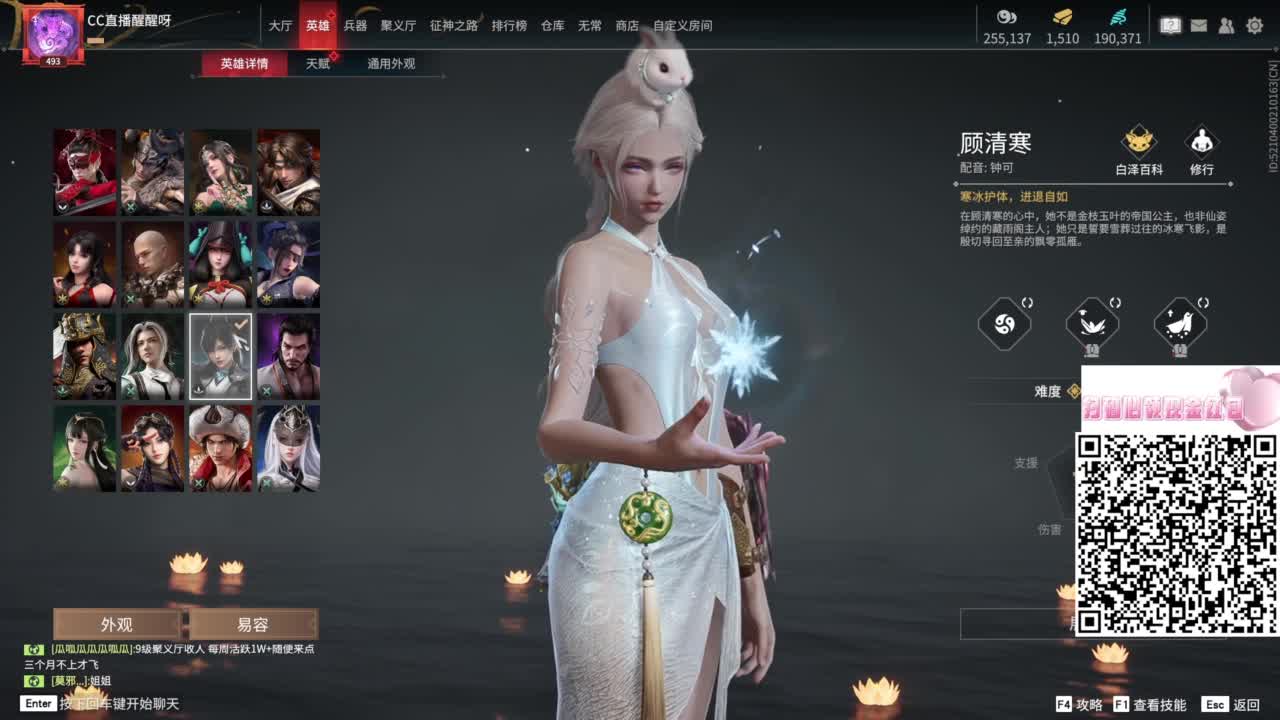Select the samurai helmet hero portrait
The width and height of the screenshot is (1280, 720).
(x=84, y=354)
